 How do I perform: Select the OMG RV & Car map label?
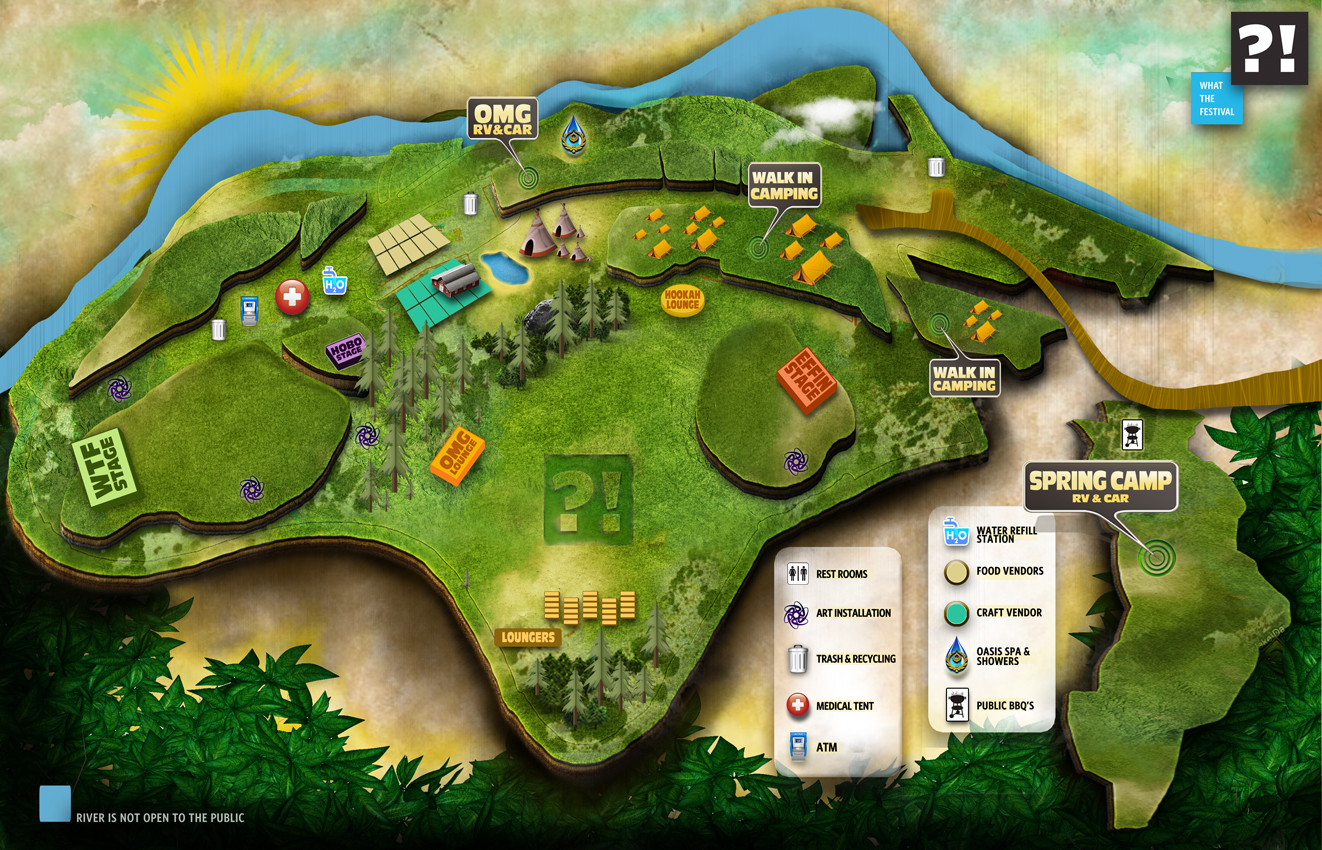point(503,119)
